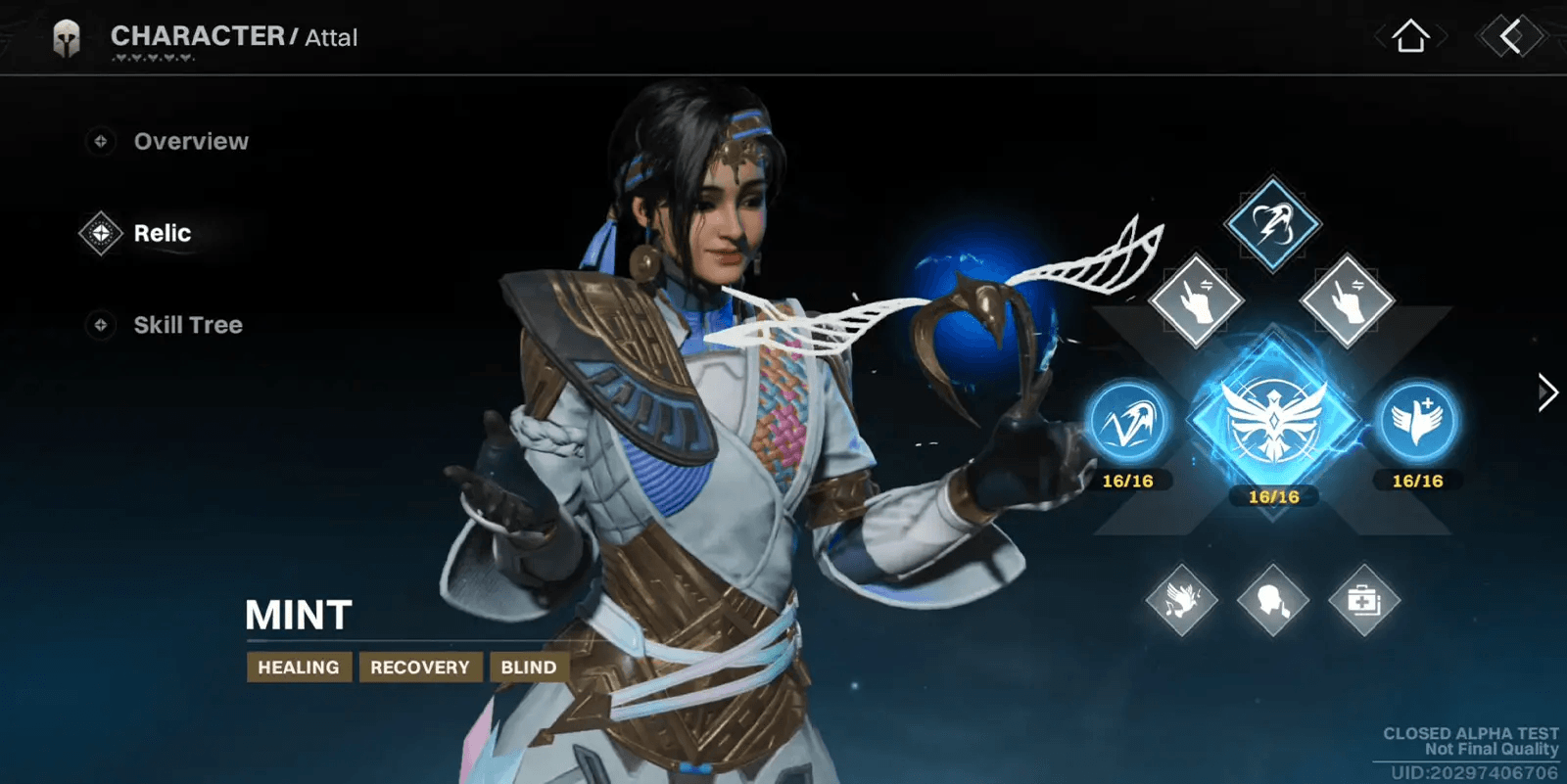The image size is (1567, 784).
Task: Choose the healing hand with plus skill
Action: (1417, 422)
